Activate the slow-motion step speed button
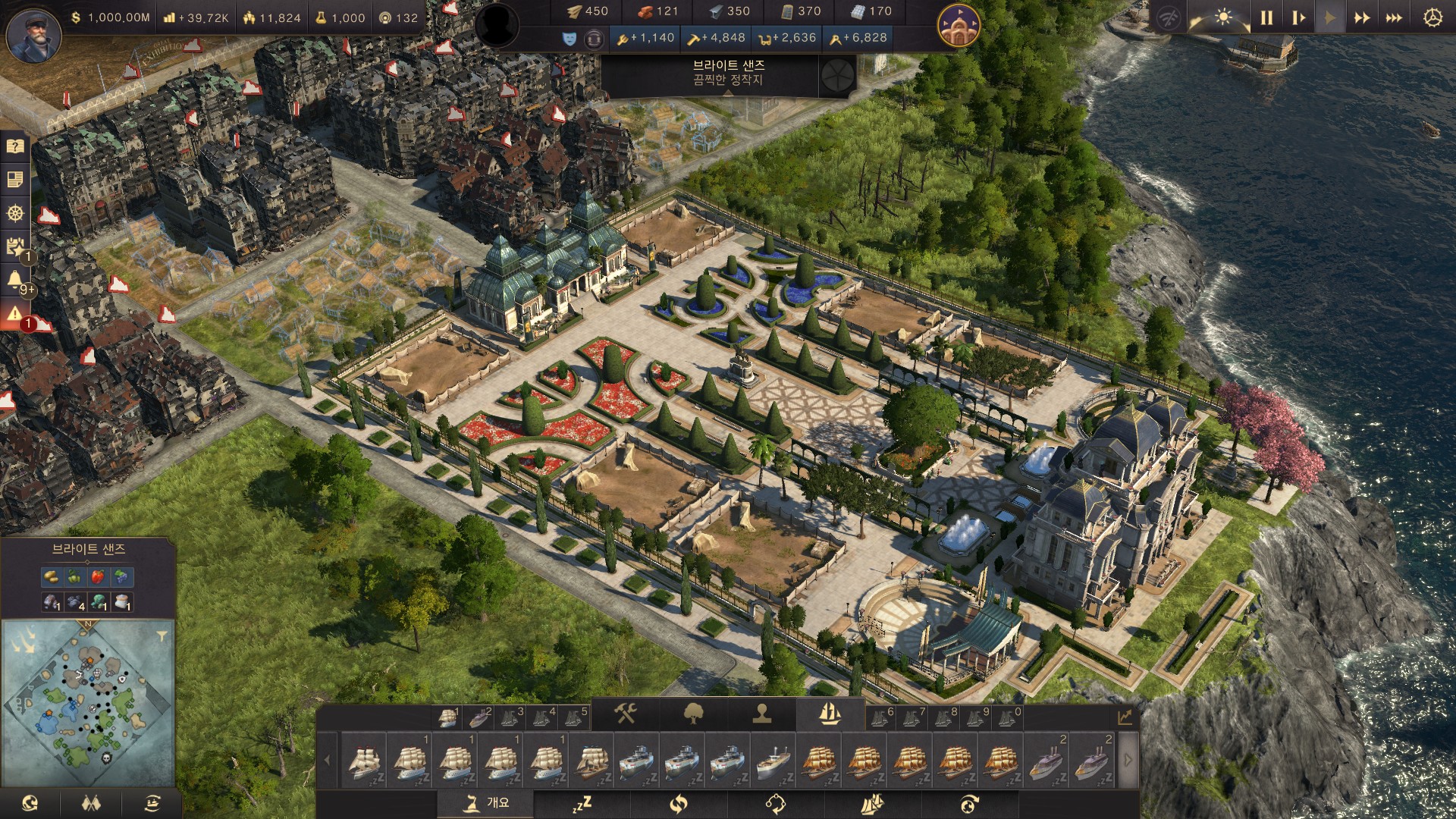The image size is (1456, 819). pyautogui.click(x=1298, y=17)
